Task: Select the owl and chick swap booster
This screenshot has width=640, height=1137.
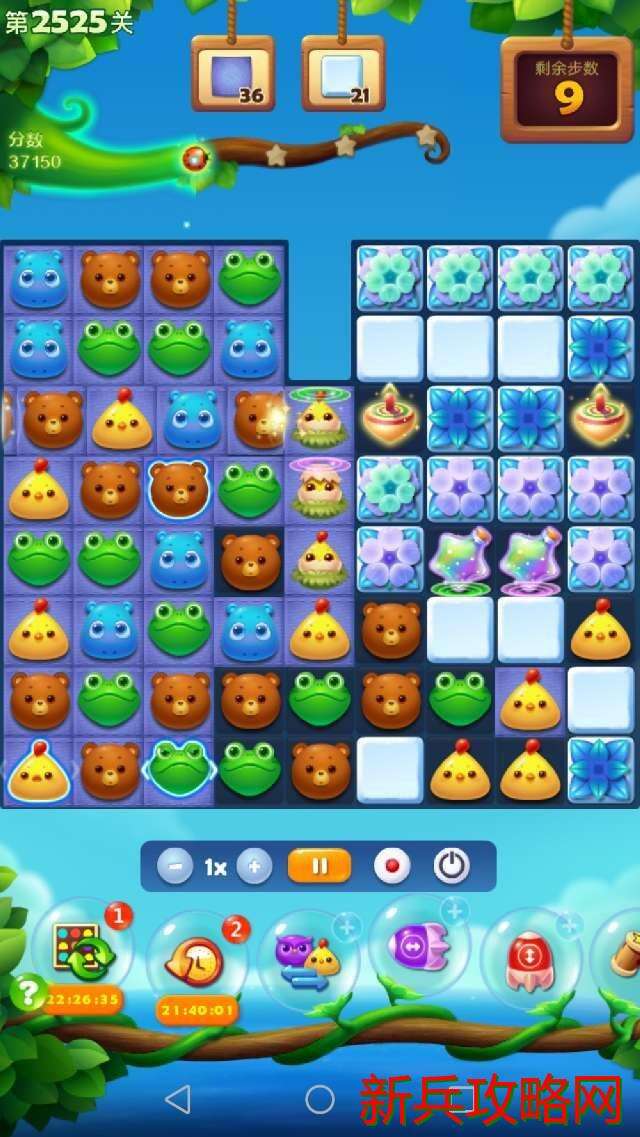Action: tap(308, 962)
